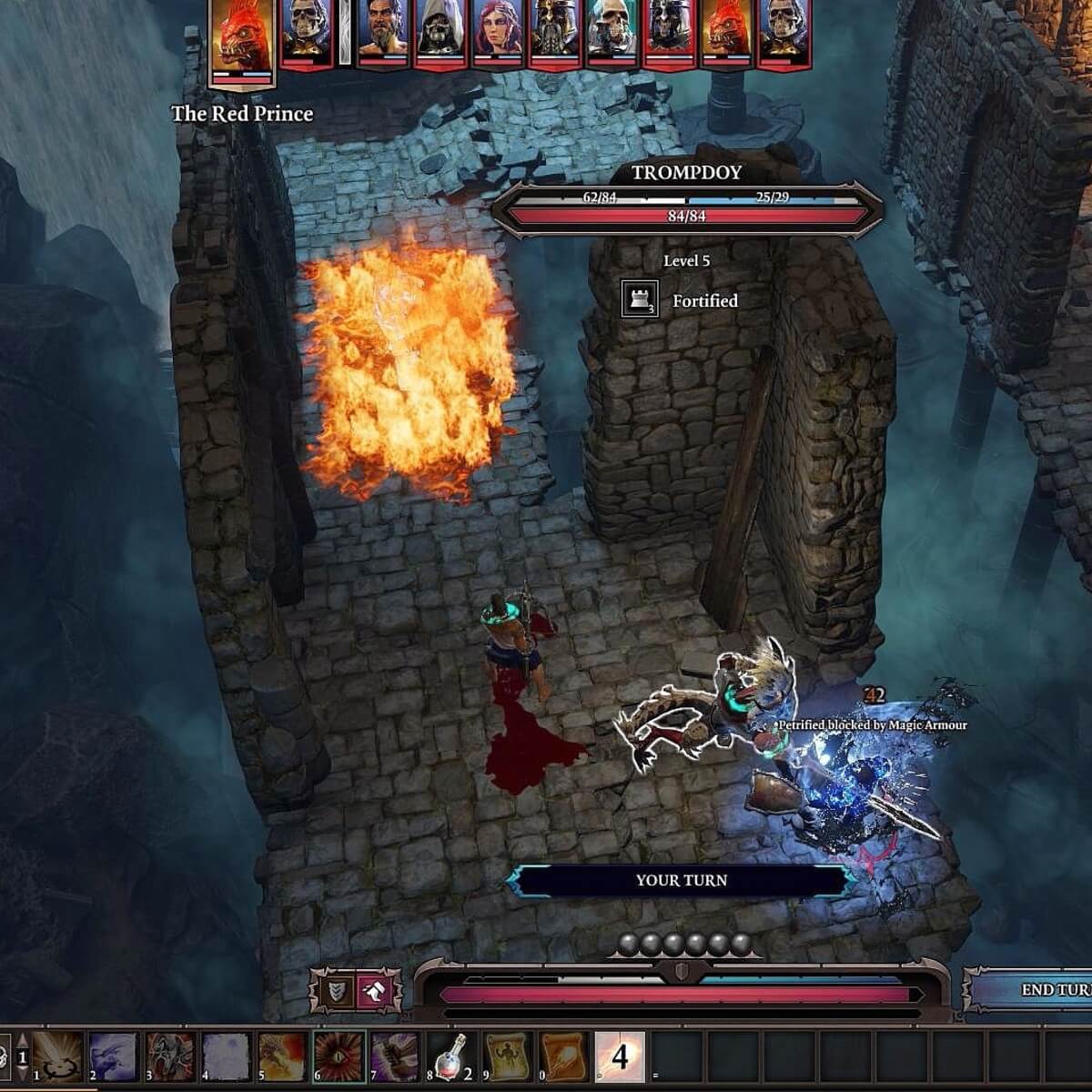Use the scroll in hotbar slot 9

pos(507,1057)
